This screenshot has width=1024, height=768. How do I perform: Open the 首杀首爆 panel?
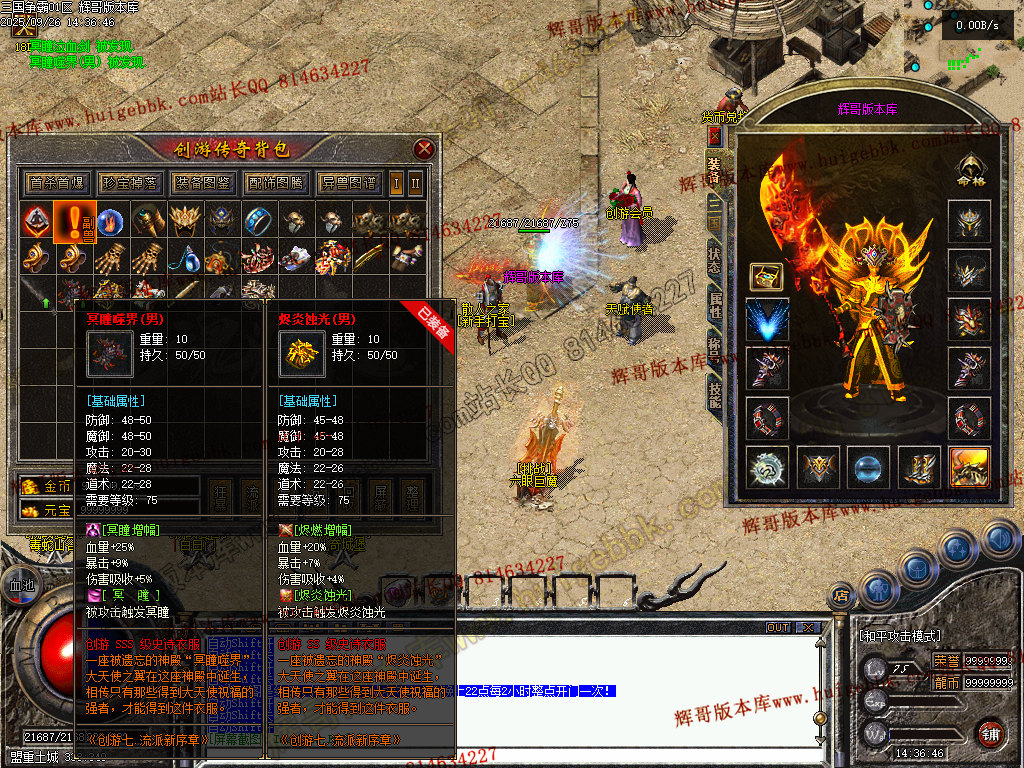[x=58, y=183]
